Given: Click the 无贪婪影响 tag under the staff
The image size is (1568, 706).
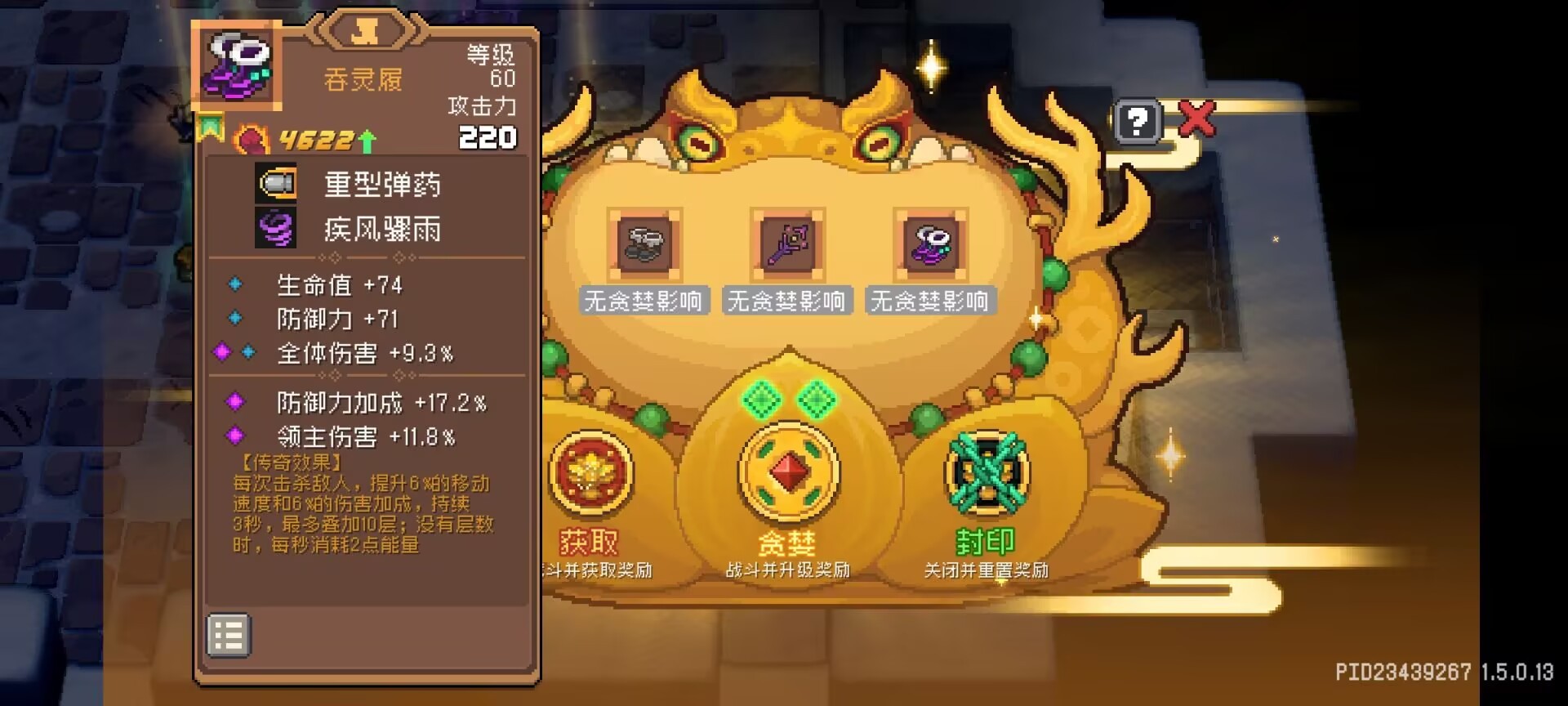Looking at the screenshot, I should (x=786, y=301).
